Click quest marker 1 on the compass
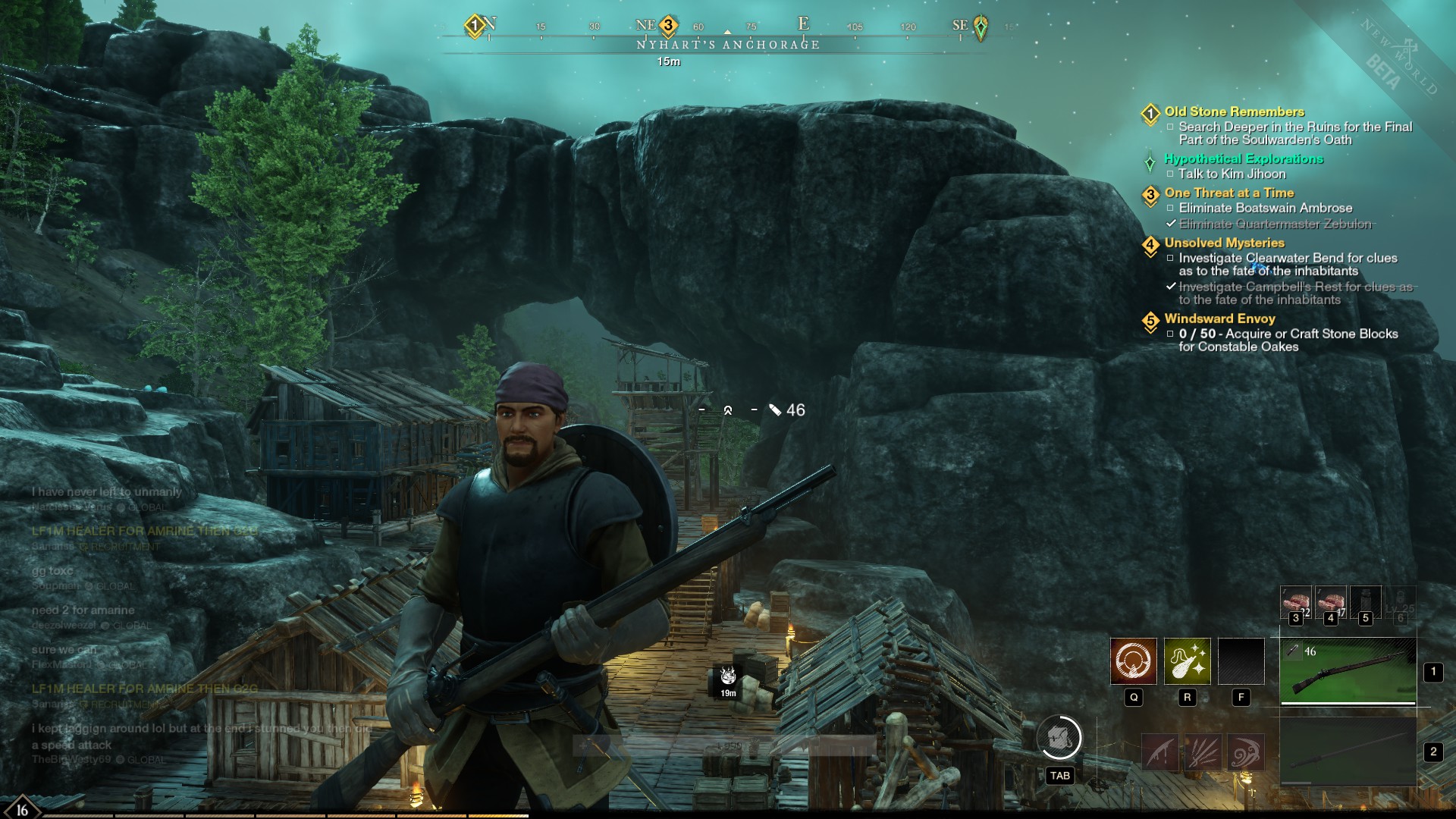Screen dimensions: 1456x819 coord(475,26)
